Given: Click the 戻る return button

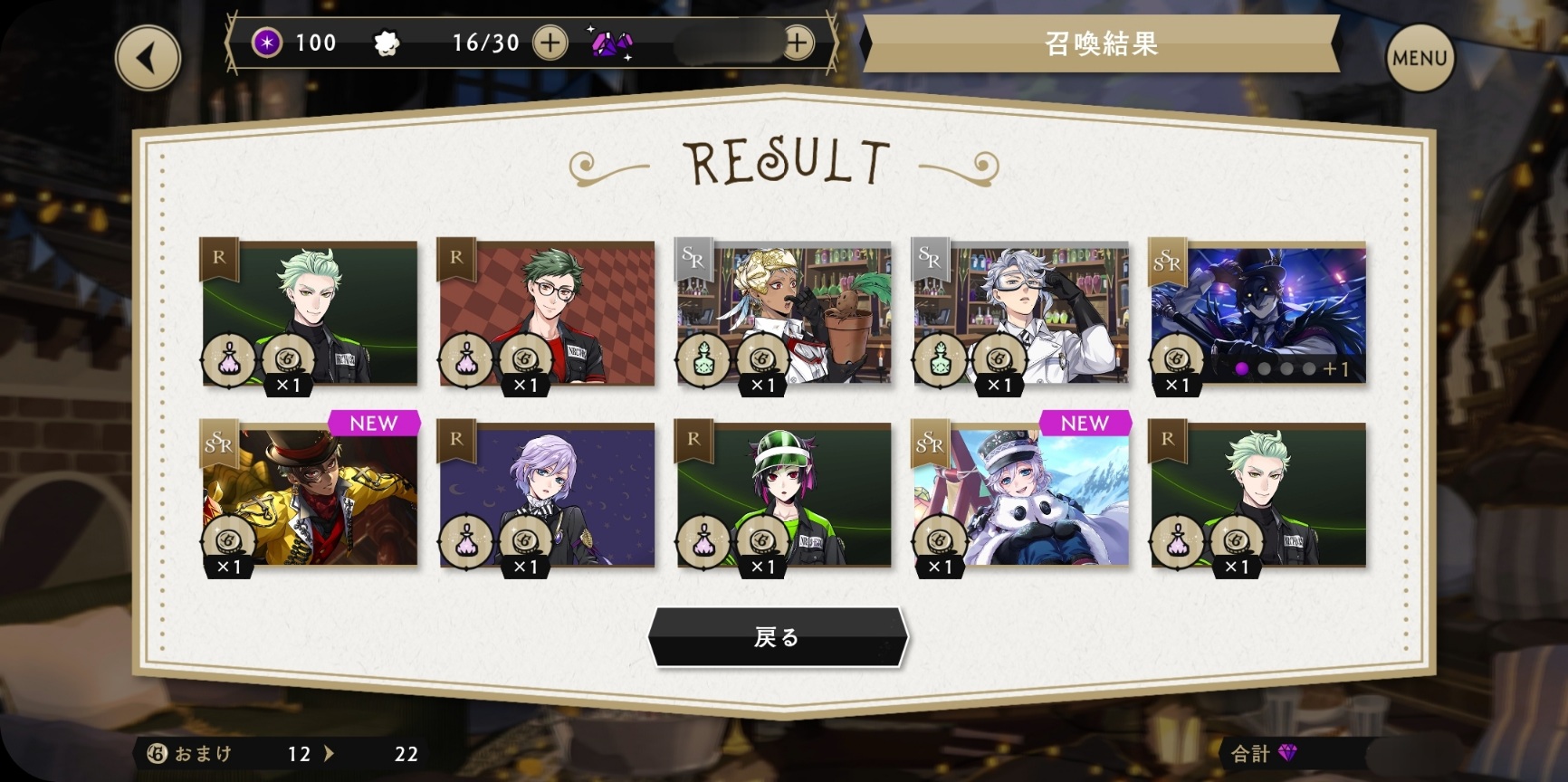Looking at the screenshot, I should pos(778,637).
